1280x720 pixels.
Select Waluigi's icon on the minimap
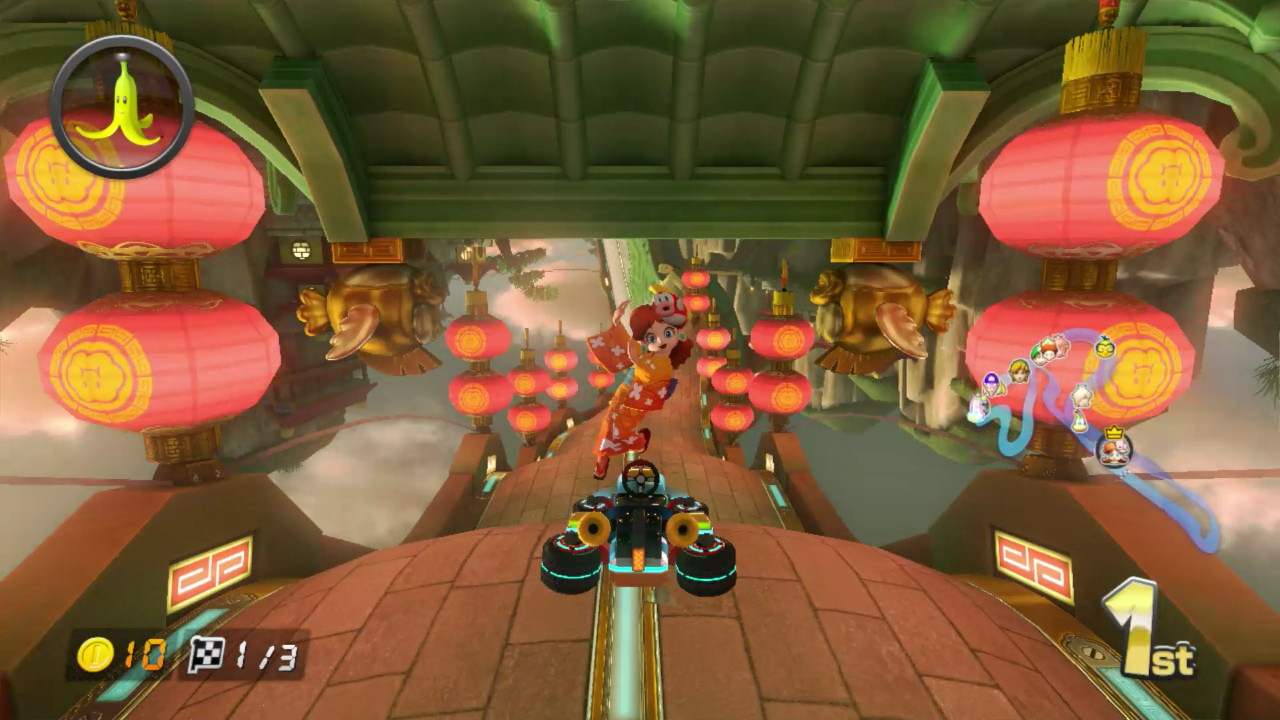point(991,384)
